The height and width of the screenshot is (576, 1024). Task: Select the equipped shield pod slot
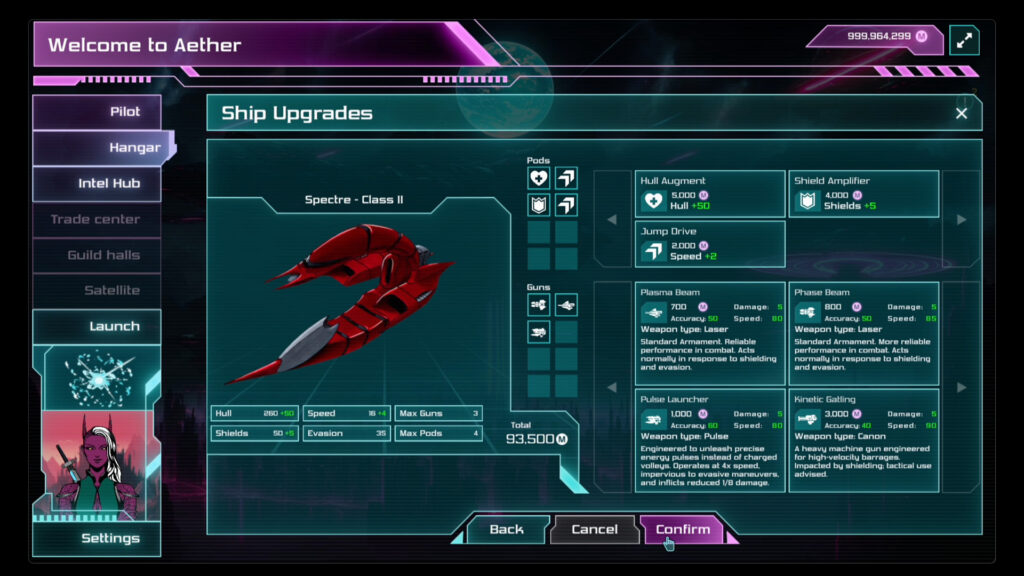click(539, 205)
